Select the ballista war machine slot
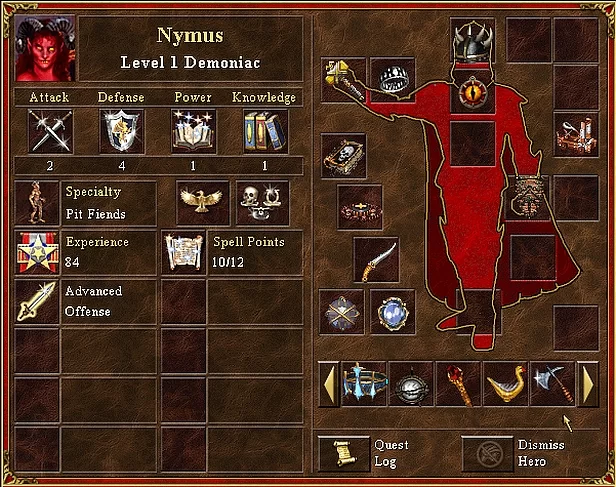Image resolution: width=616 pixels, height=487 pixels. pyautogui.click(x=576, y=135)
